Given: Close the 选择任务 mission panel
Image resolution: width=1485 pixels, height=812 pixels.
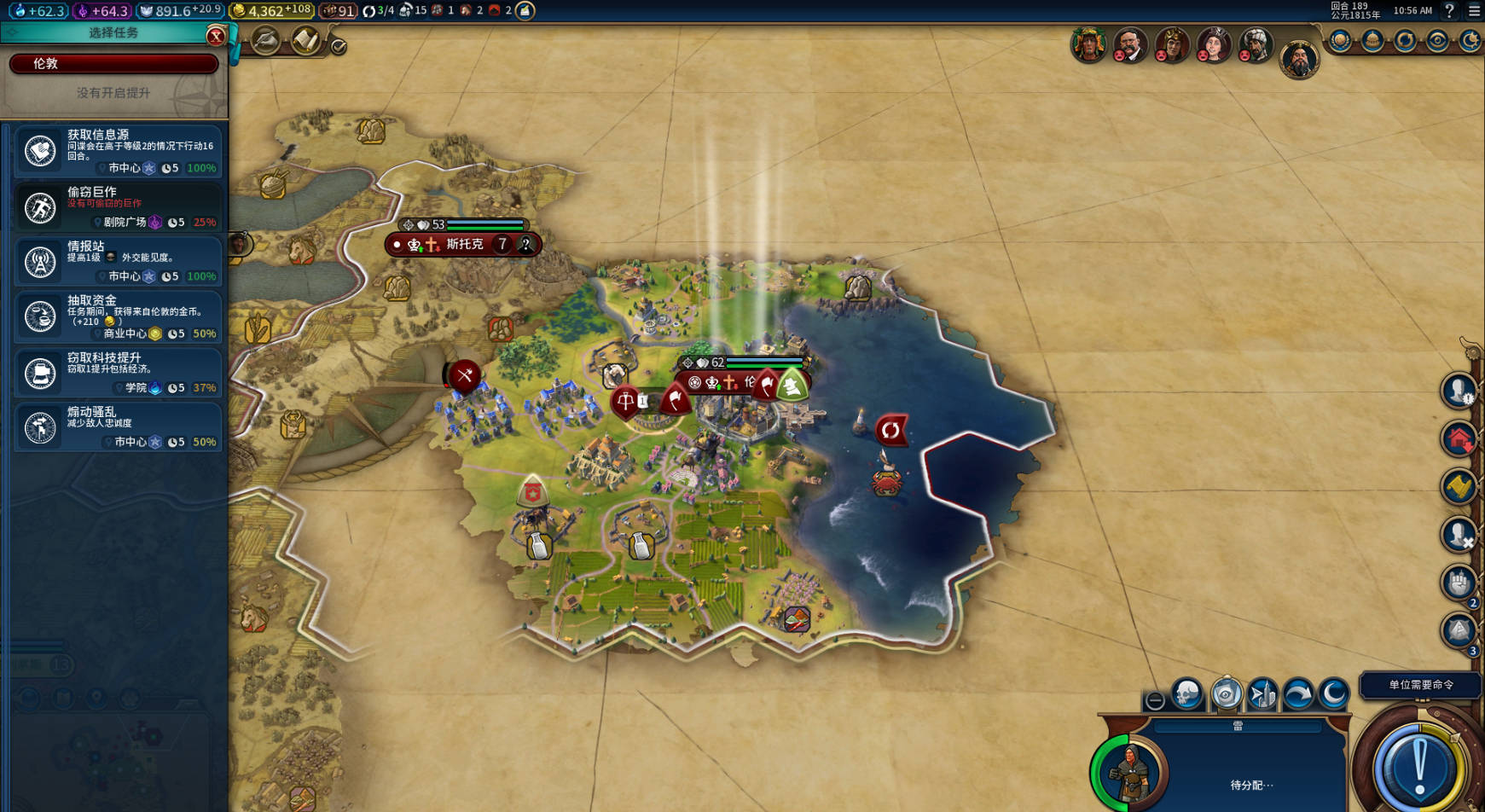Looking at the screenshot, I should (216, 35).
